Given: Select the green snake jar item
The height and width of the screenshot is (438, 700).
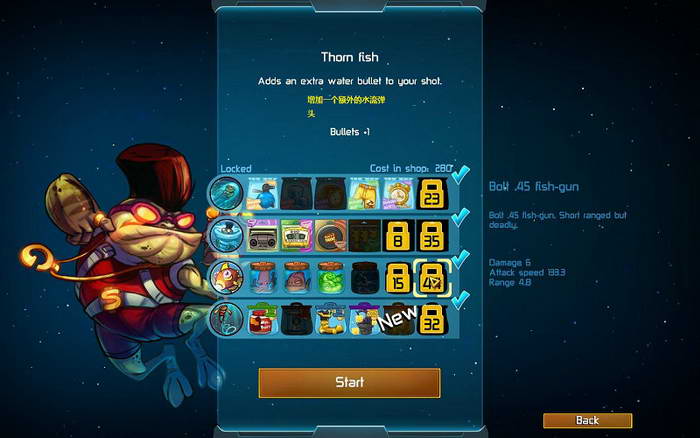Looking at the screenshot, I should [x=329, y=277].
